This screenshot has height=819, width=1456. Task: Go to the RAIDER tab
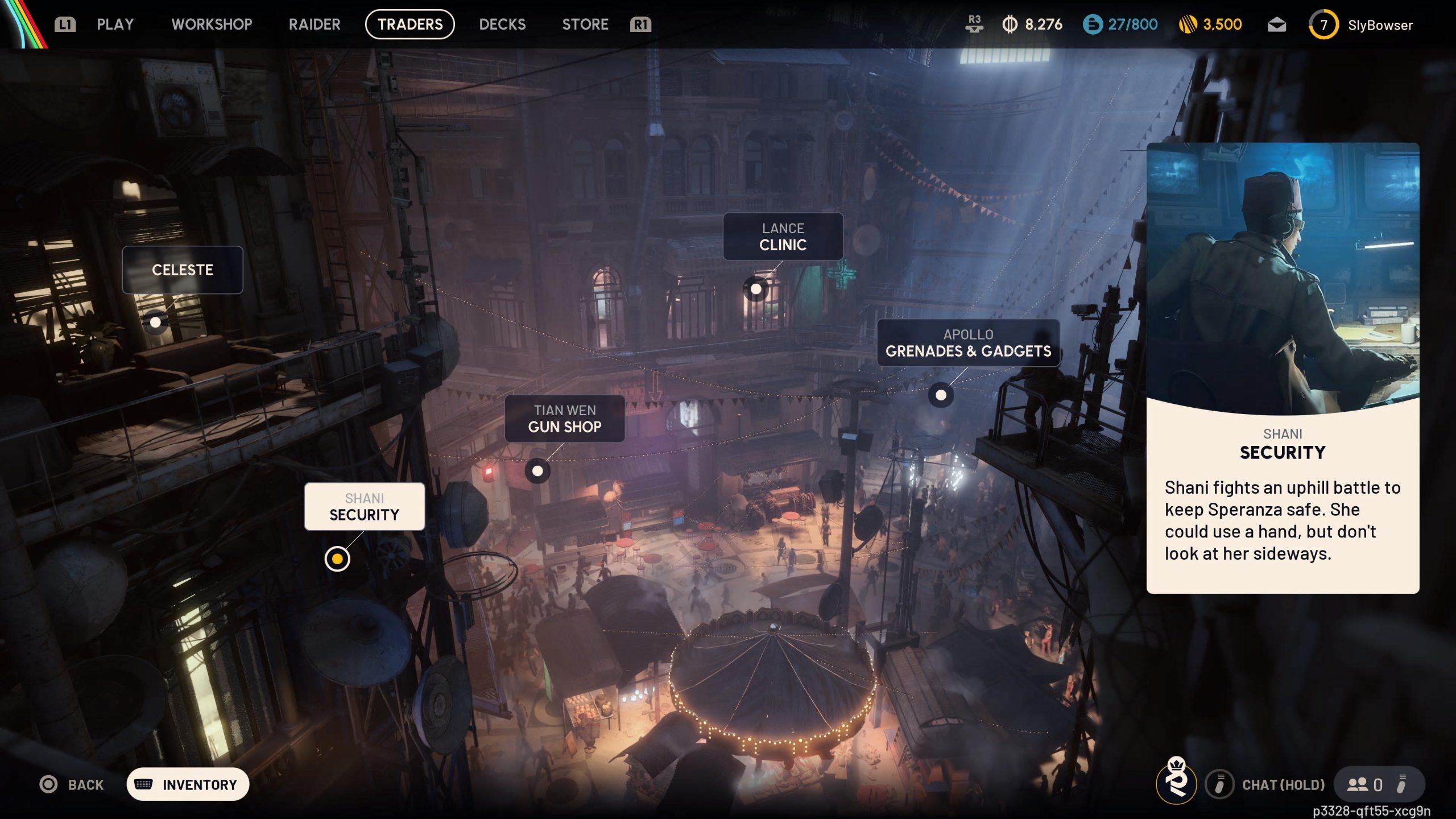tap(315, 24)
